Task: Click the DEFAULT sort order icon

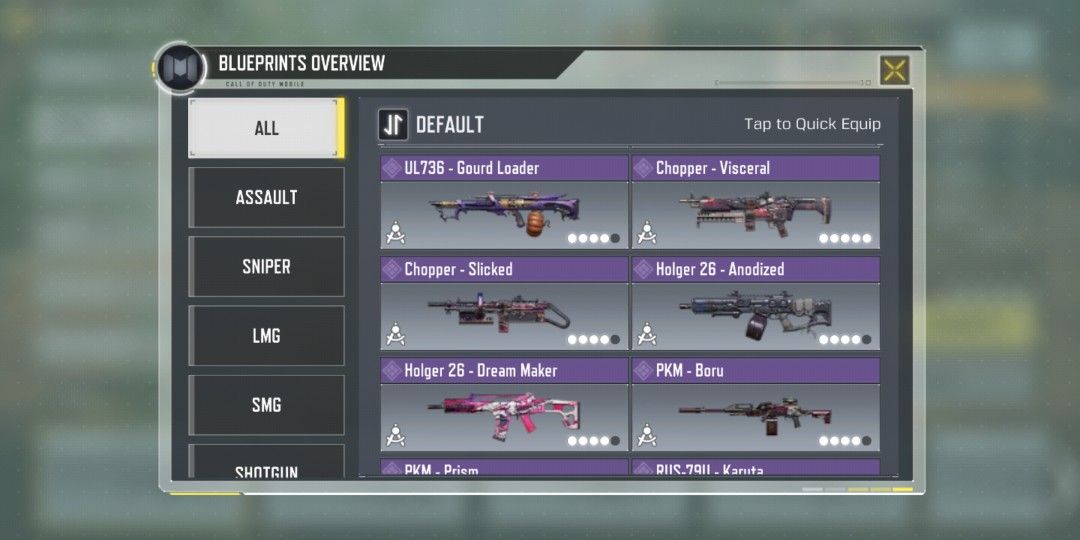Action: (393, 125)
